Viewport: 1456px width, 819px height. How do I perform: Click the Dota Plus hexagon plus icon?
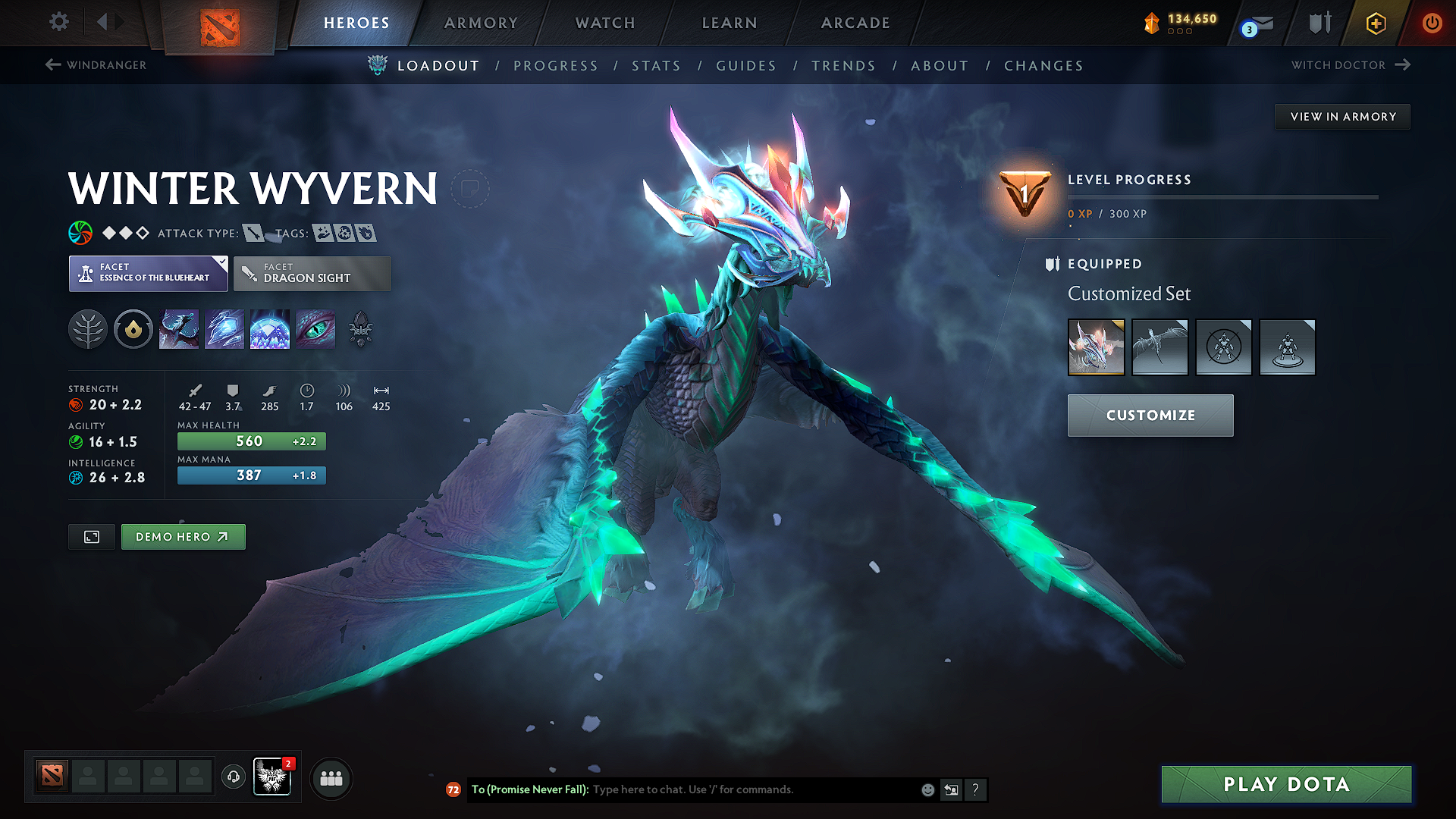pyautogui.click(x=1375, y=24)
